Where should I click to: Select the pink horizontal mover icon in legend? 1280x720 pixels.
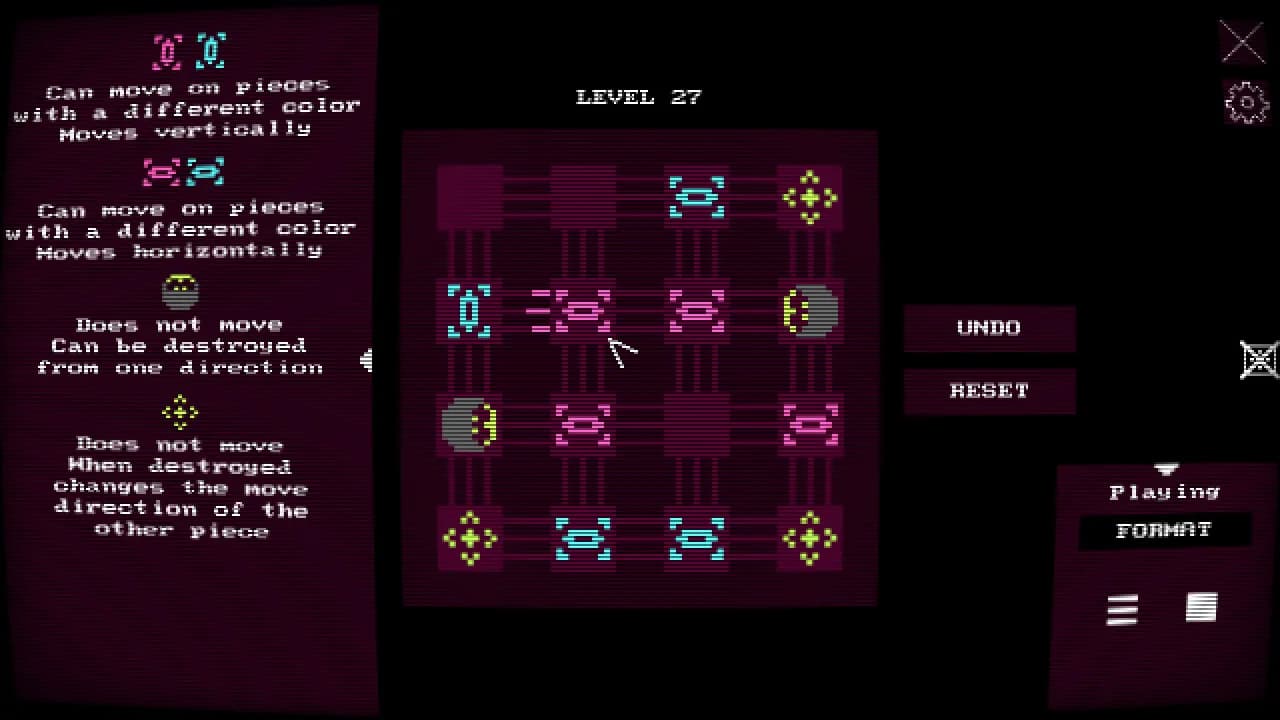(x=160, y=170)
